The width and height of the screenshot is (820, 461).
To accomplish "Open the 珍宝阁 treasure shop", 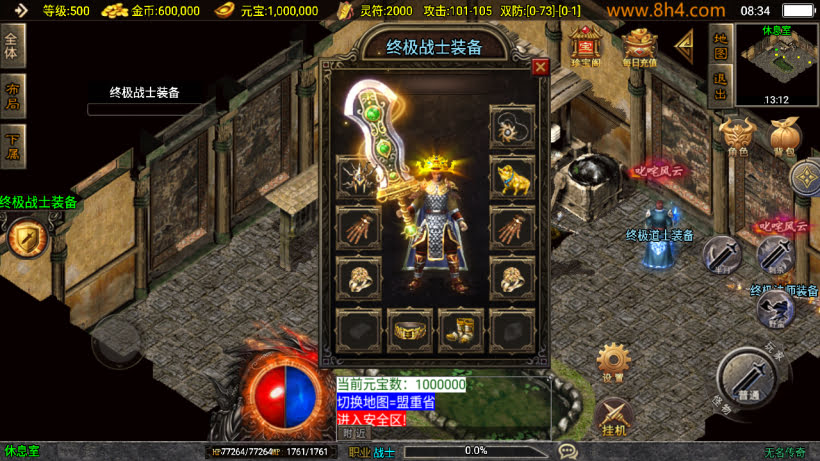I will point(584,44).
